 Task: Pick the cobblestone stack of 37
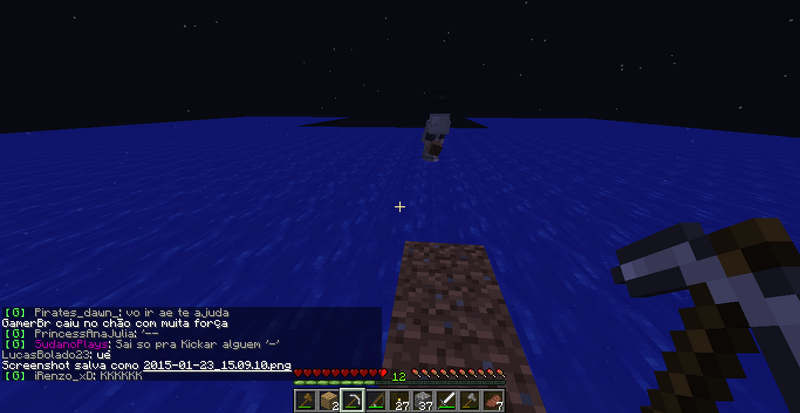425,402
